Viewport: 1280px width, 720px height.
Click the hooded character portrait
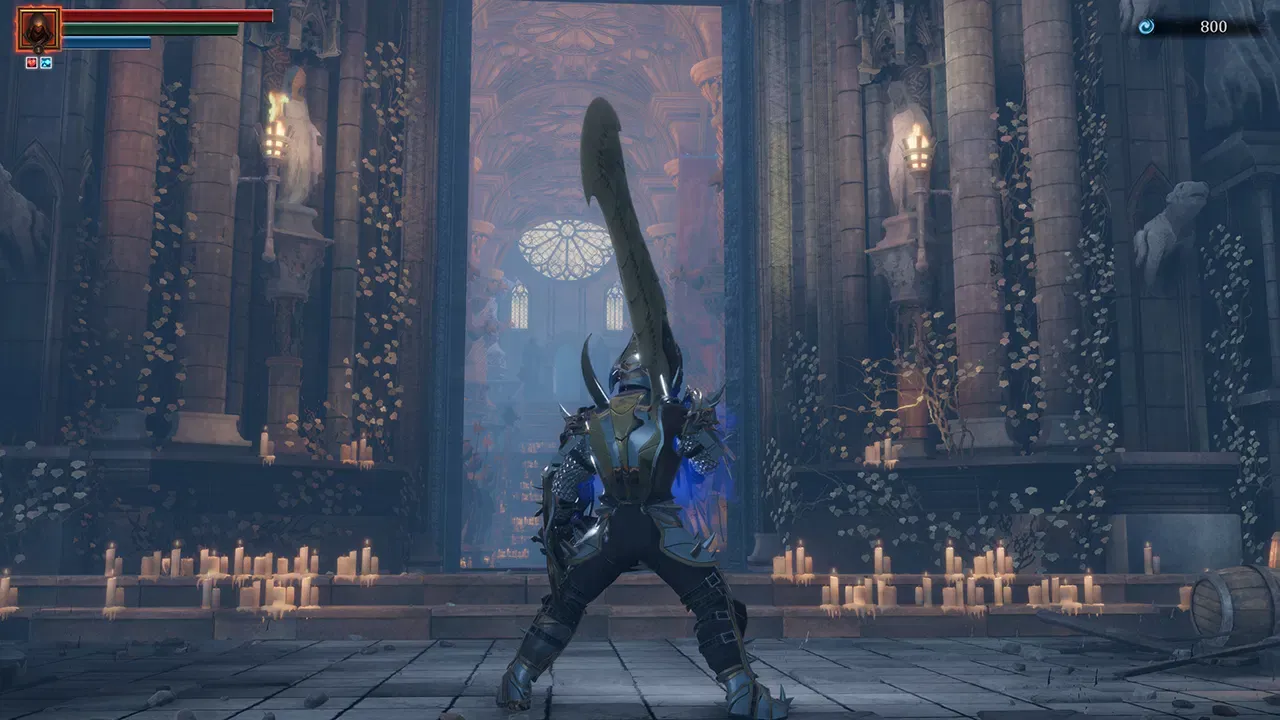39,29
